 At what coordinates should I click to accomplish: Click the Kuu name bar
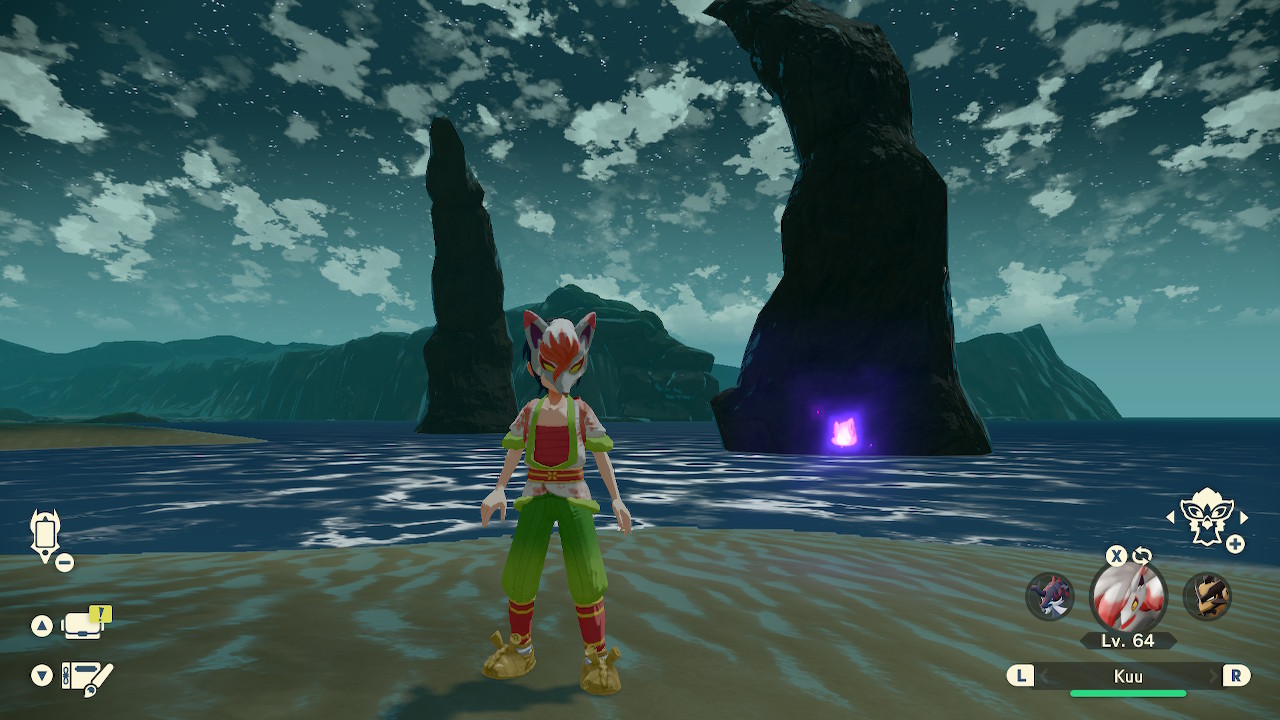pos(1128,676)
